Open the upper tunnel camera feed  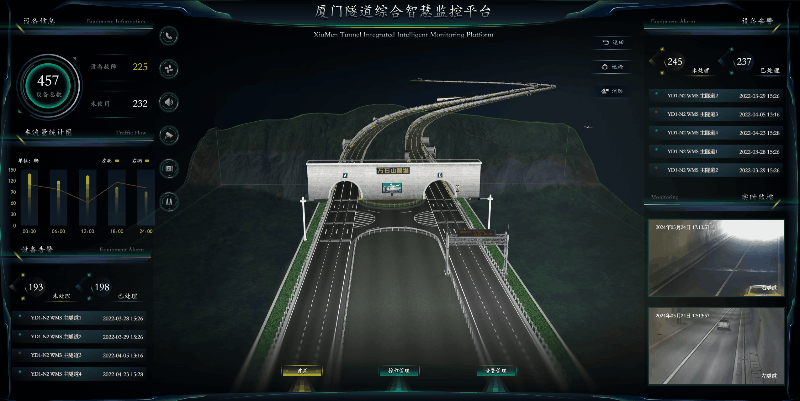coord(714,257)
